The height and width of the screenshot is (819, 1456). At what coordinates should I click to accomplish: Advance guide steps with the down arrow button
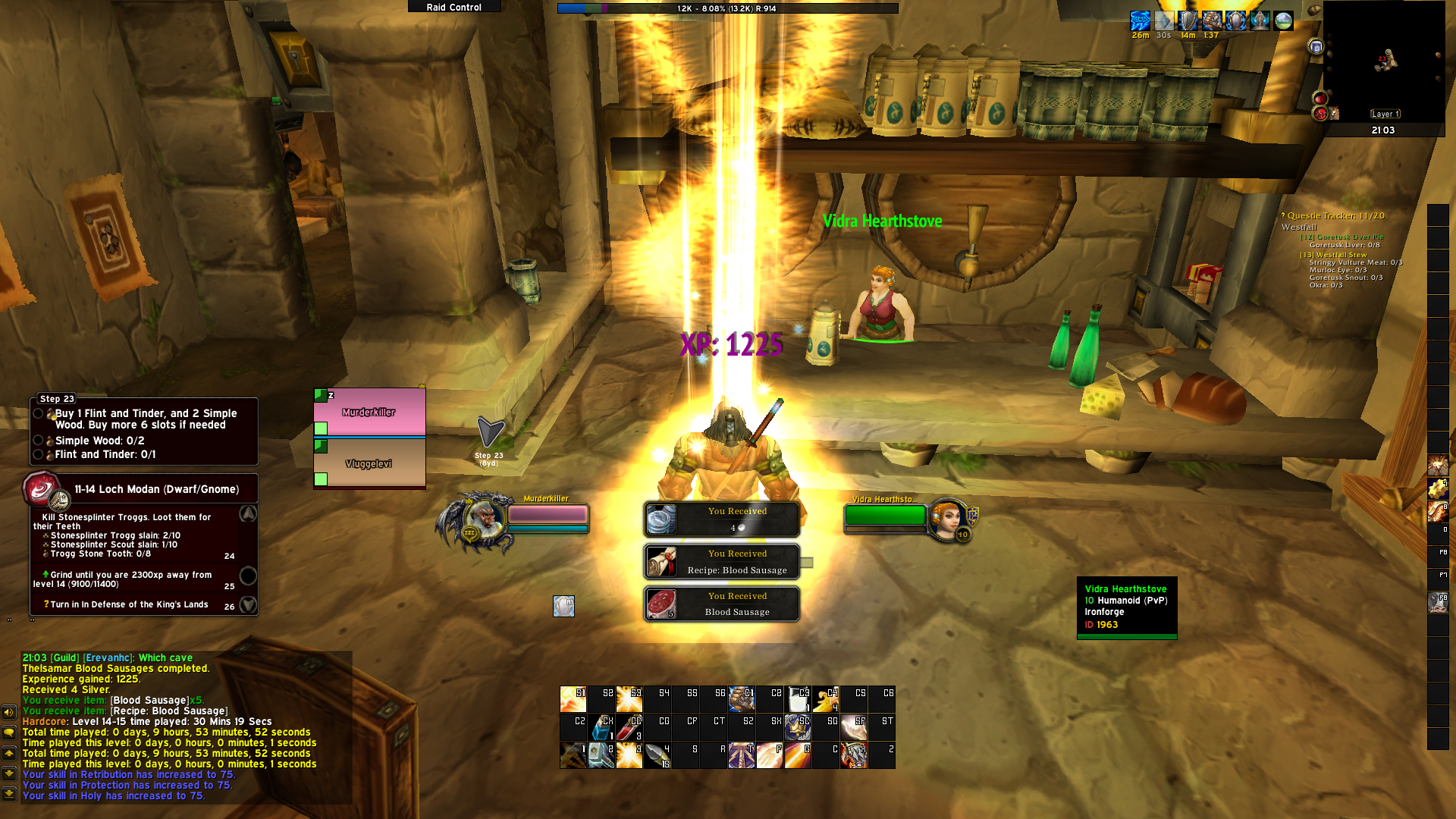click(x=248, y=604)
